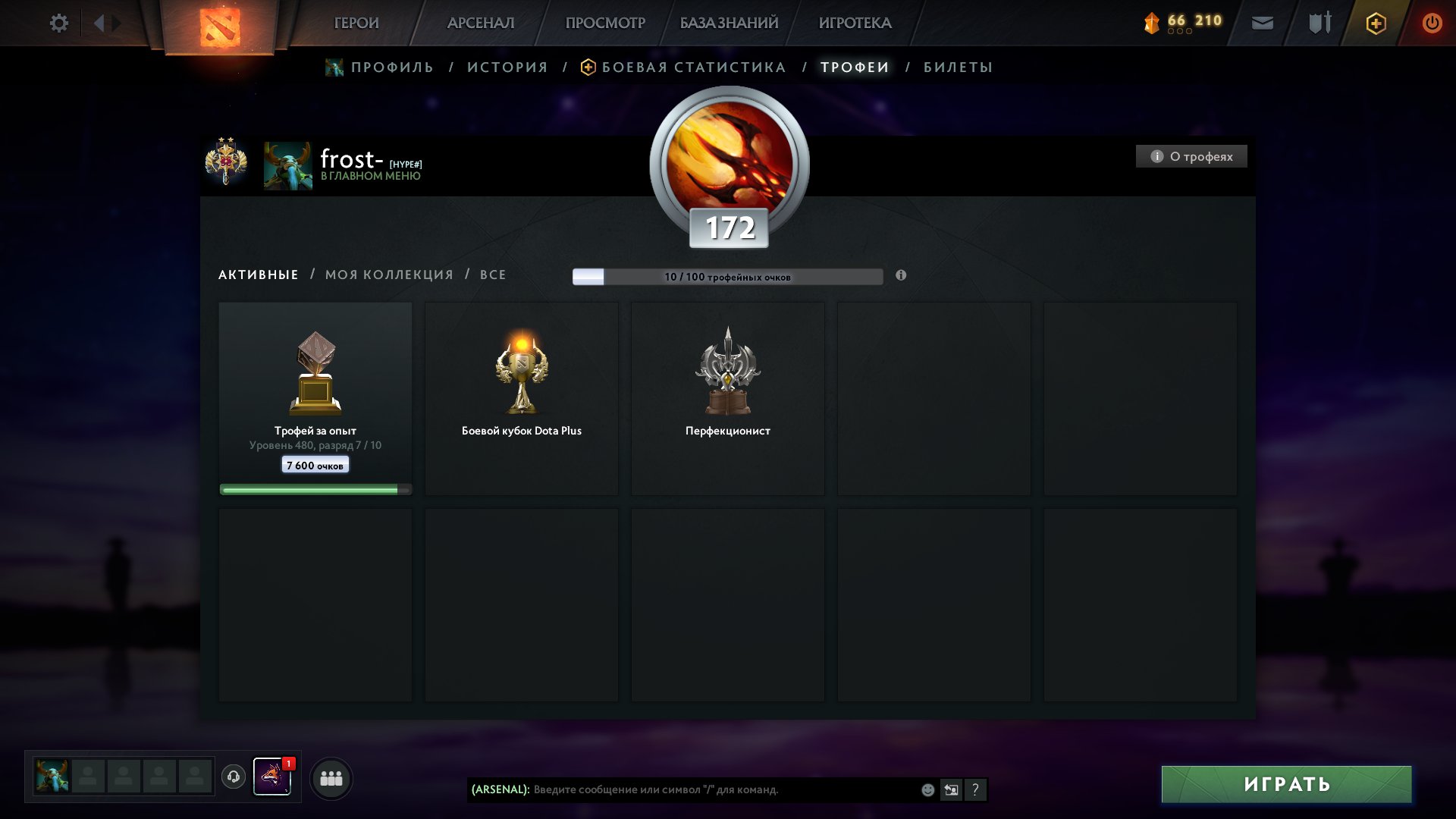Go to the Dota 2 home logo
Screen dimensions: 1456x819
[x=220, y=27]
